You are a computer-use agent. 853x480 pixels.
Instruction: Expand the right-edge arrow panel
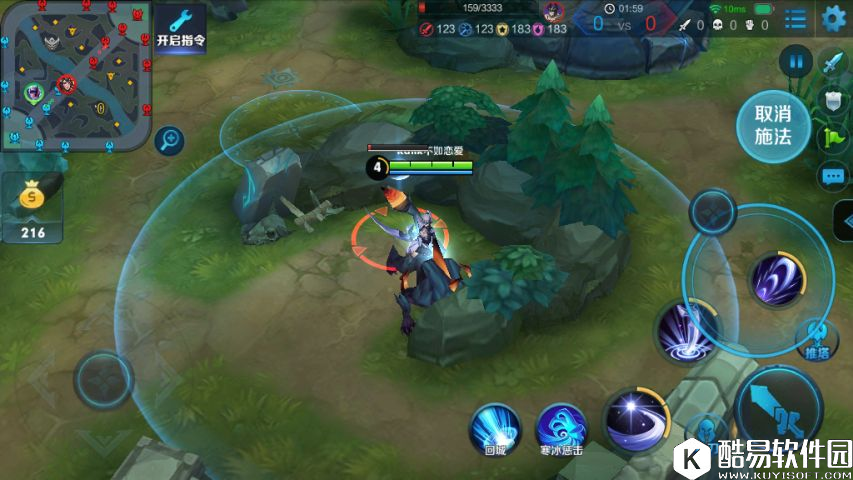pos(843,221)
